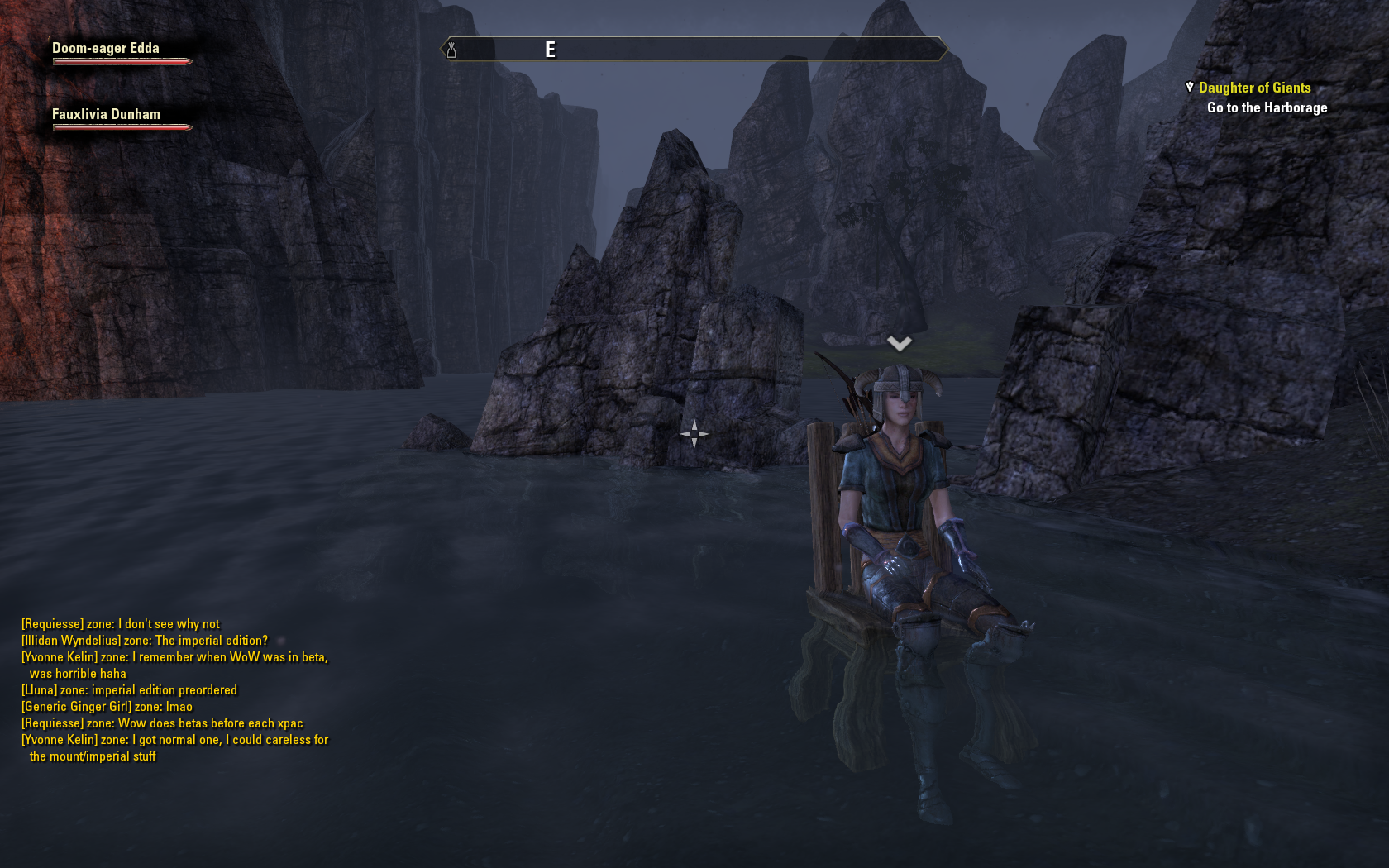Select the Daughter of Giants quest tracker
This screenshot has width=1389, height=868.
click(x=1254, y=88)
